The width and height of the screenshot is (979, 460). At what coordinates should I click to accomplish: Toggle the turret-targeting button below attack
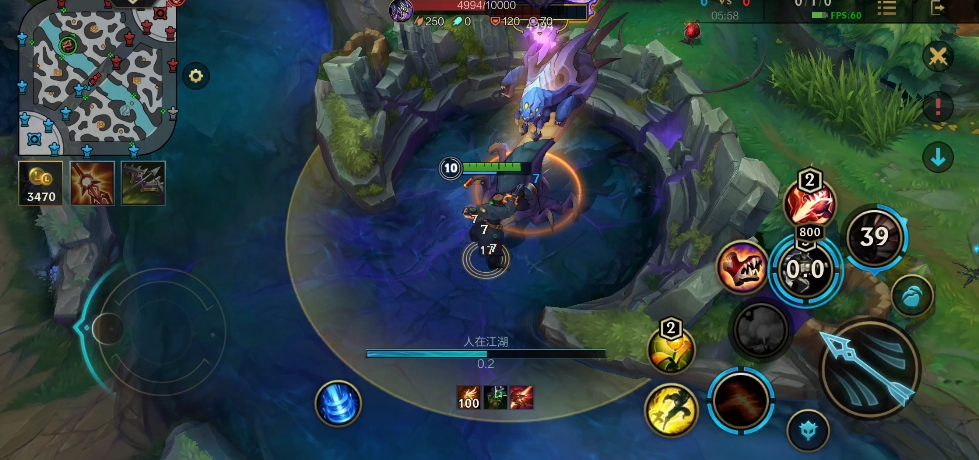(x=807, y=430)
